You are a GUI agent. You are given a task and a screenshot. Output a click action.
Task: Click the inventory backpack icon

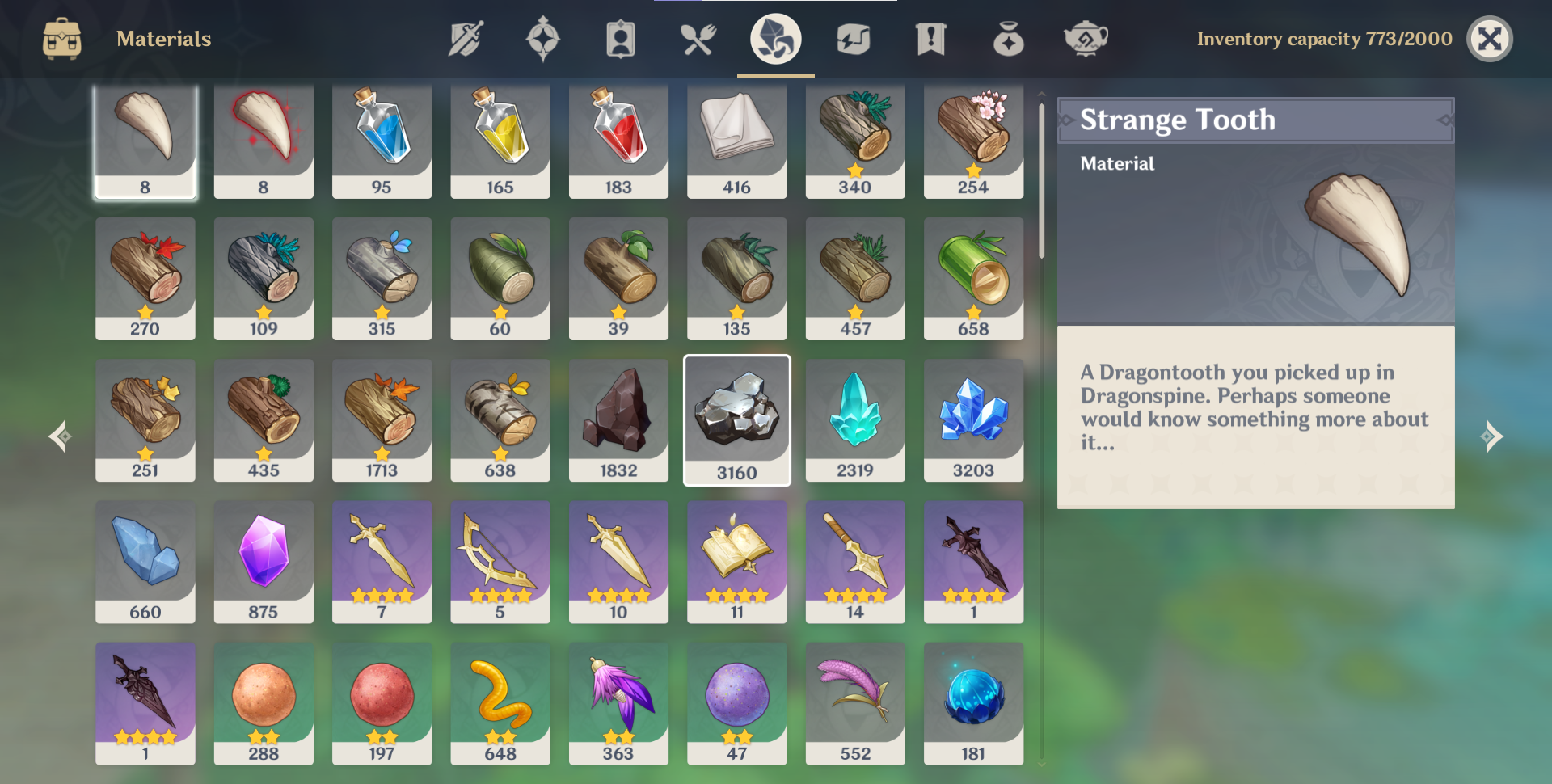point(63,38)
